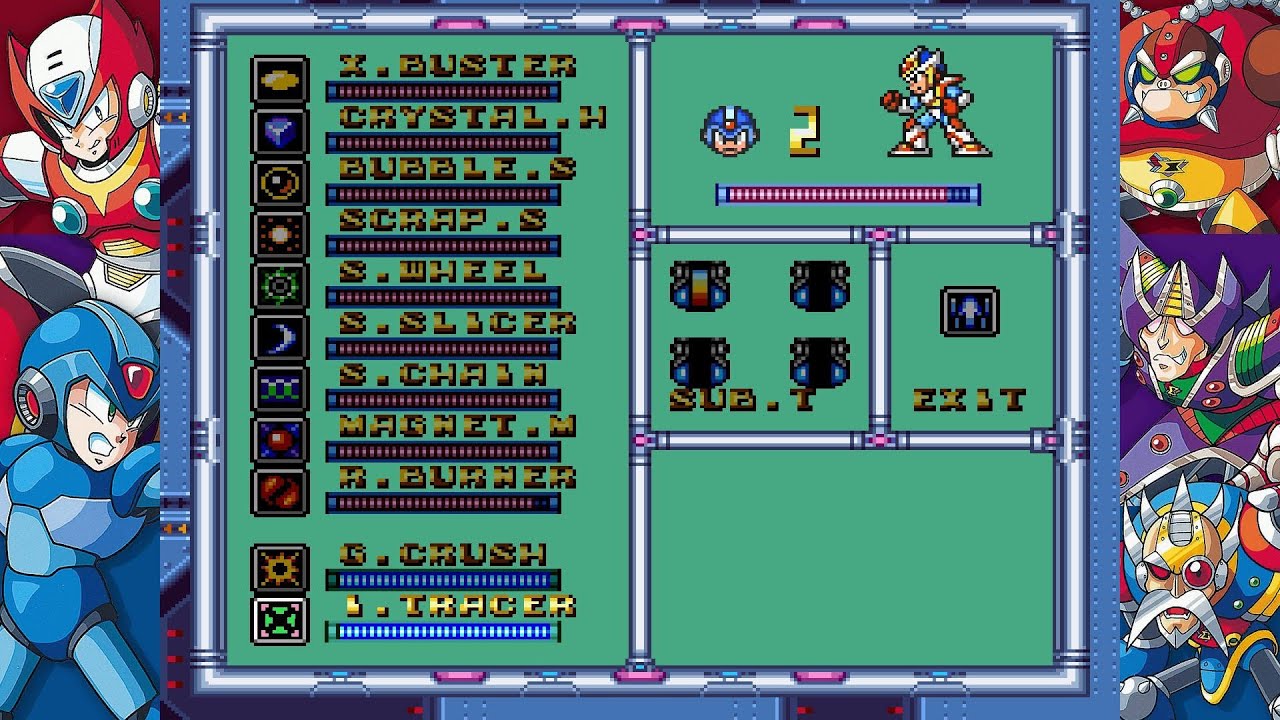
Task: Switch to the Burner weapon
Action: tap(457, 477)
